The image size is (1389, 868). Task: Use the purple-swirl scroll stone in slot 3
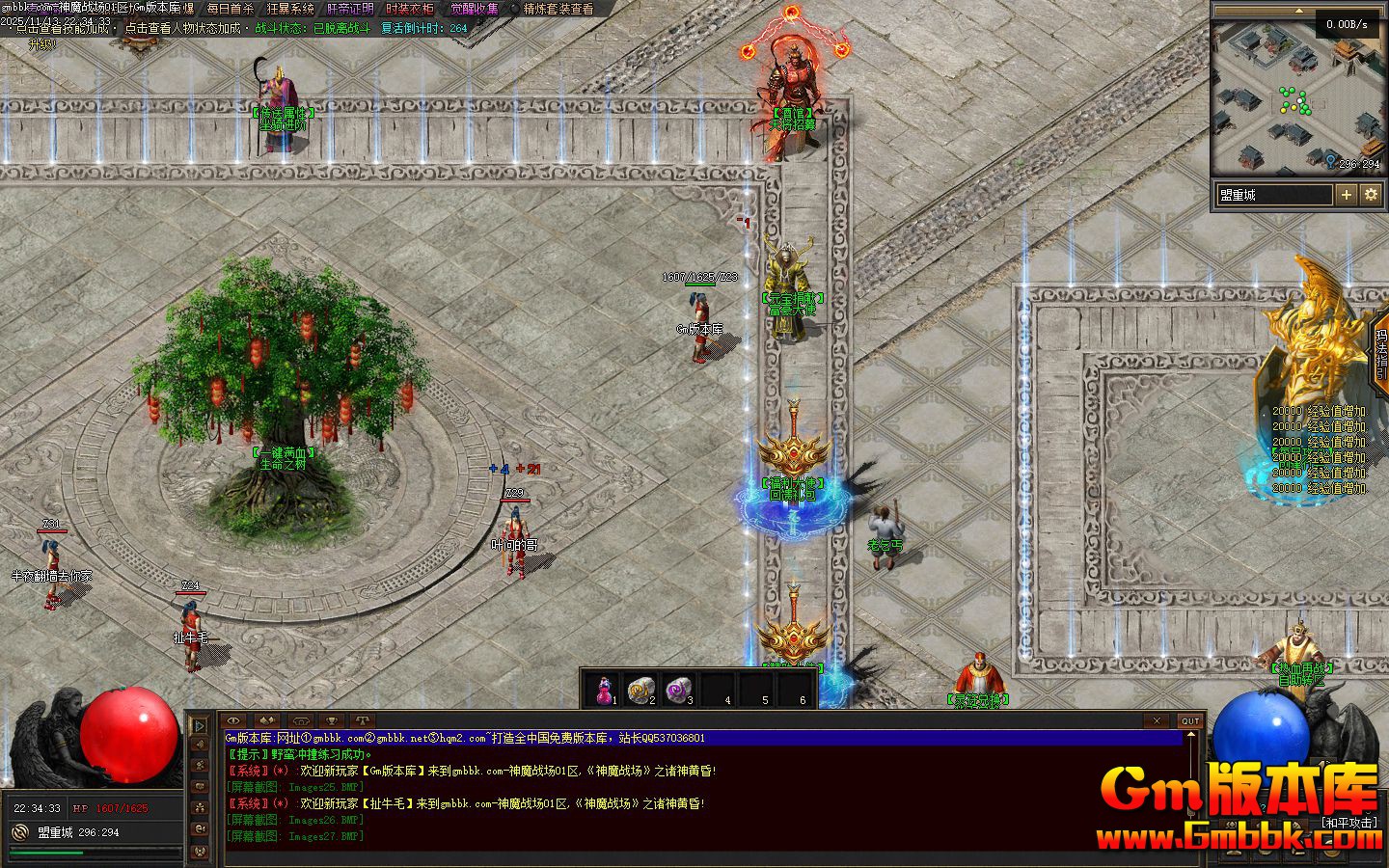pyautogui.click(x=679, y=689)
